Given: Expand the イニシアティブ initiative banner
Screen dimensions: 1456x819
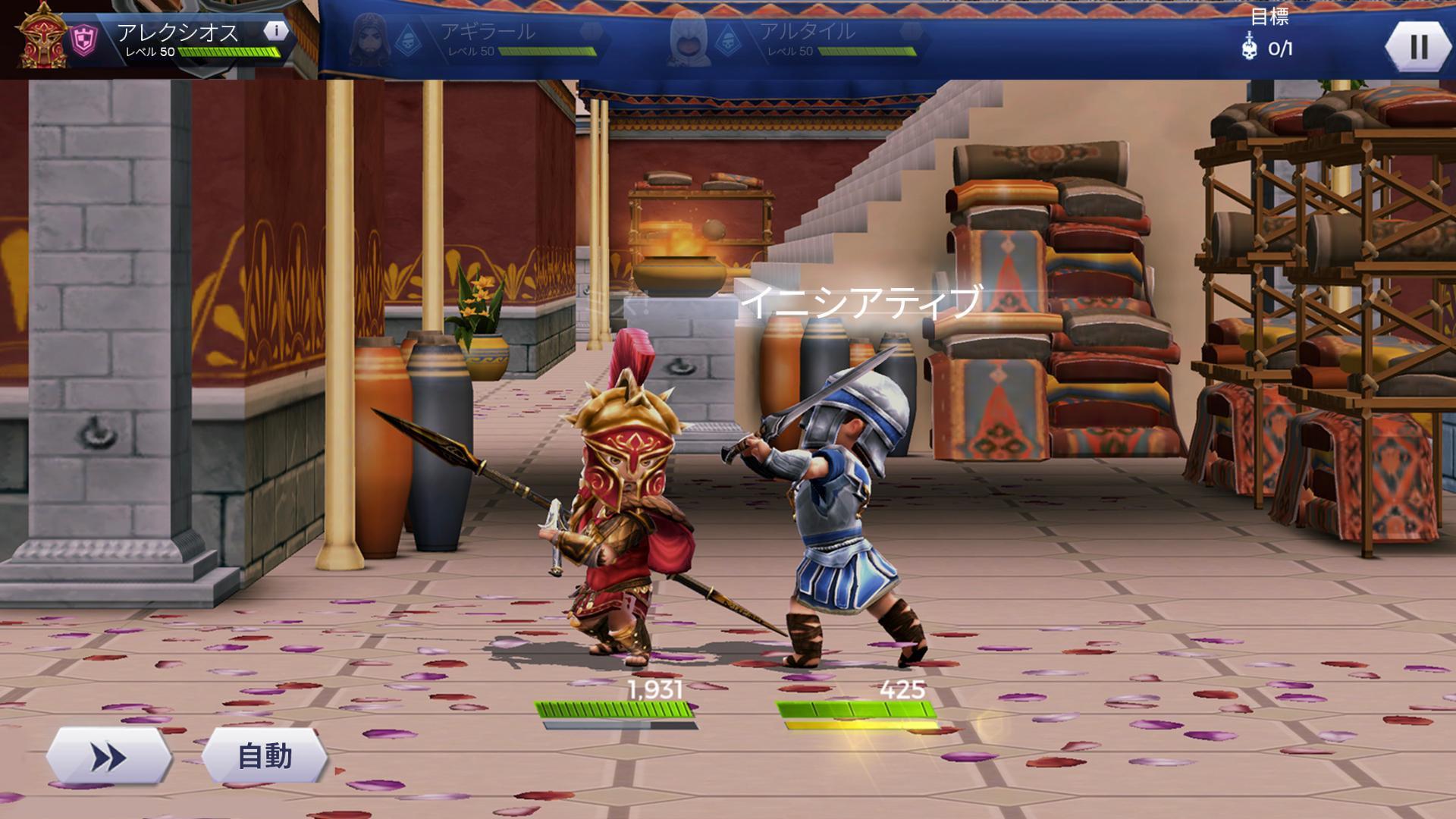Looking at the screenshot, I should [x=863, y=302].
